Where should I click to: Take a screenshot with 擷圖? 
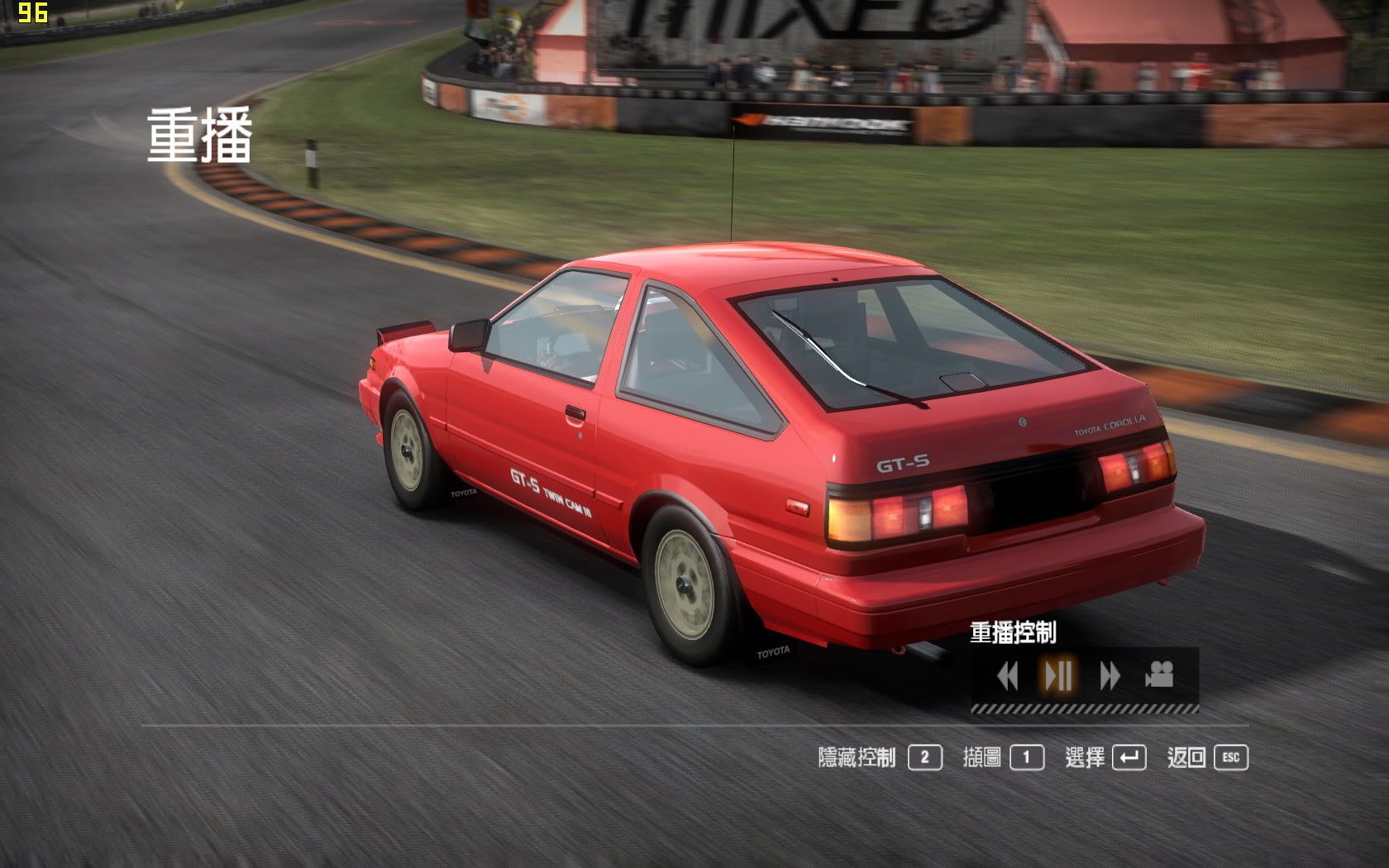pyautogui.click(x=1003, y=757)
